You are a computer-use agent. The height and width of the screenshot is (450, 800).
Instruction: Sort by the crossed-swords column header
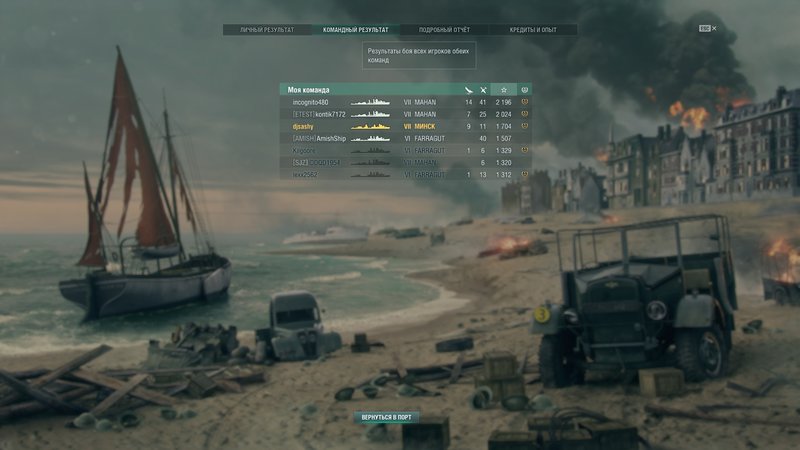coord(483,90)
